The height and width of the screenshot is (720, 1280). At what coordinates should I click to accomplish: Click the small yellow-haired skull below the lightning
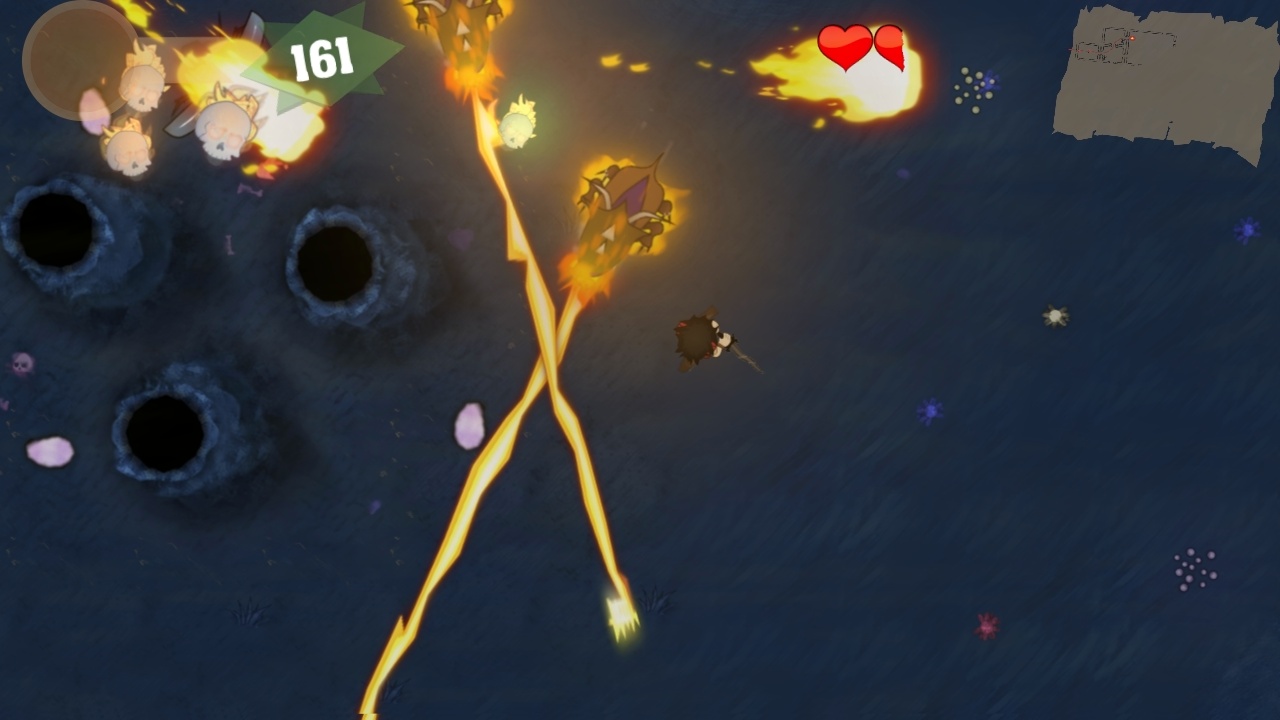click(517, 125)
